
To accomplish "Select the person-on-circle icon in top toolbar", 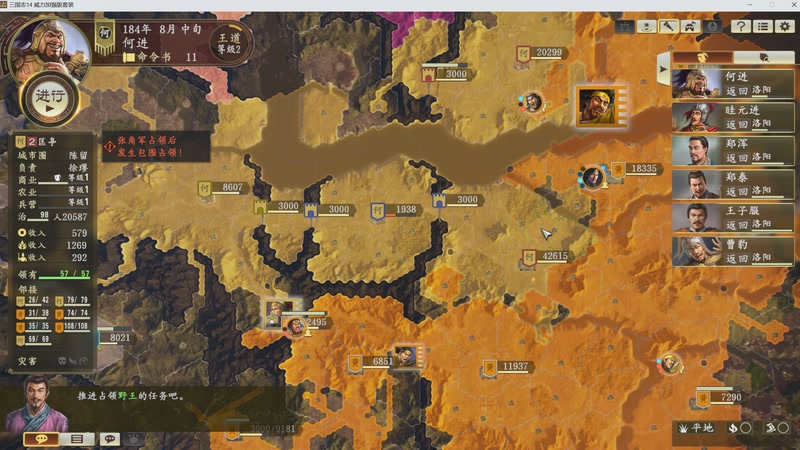I will point(647,27).
